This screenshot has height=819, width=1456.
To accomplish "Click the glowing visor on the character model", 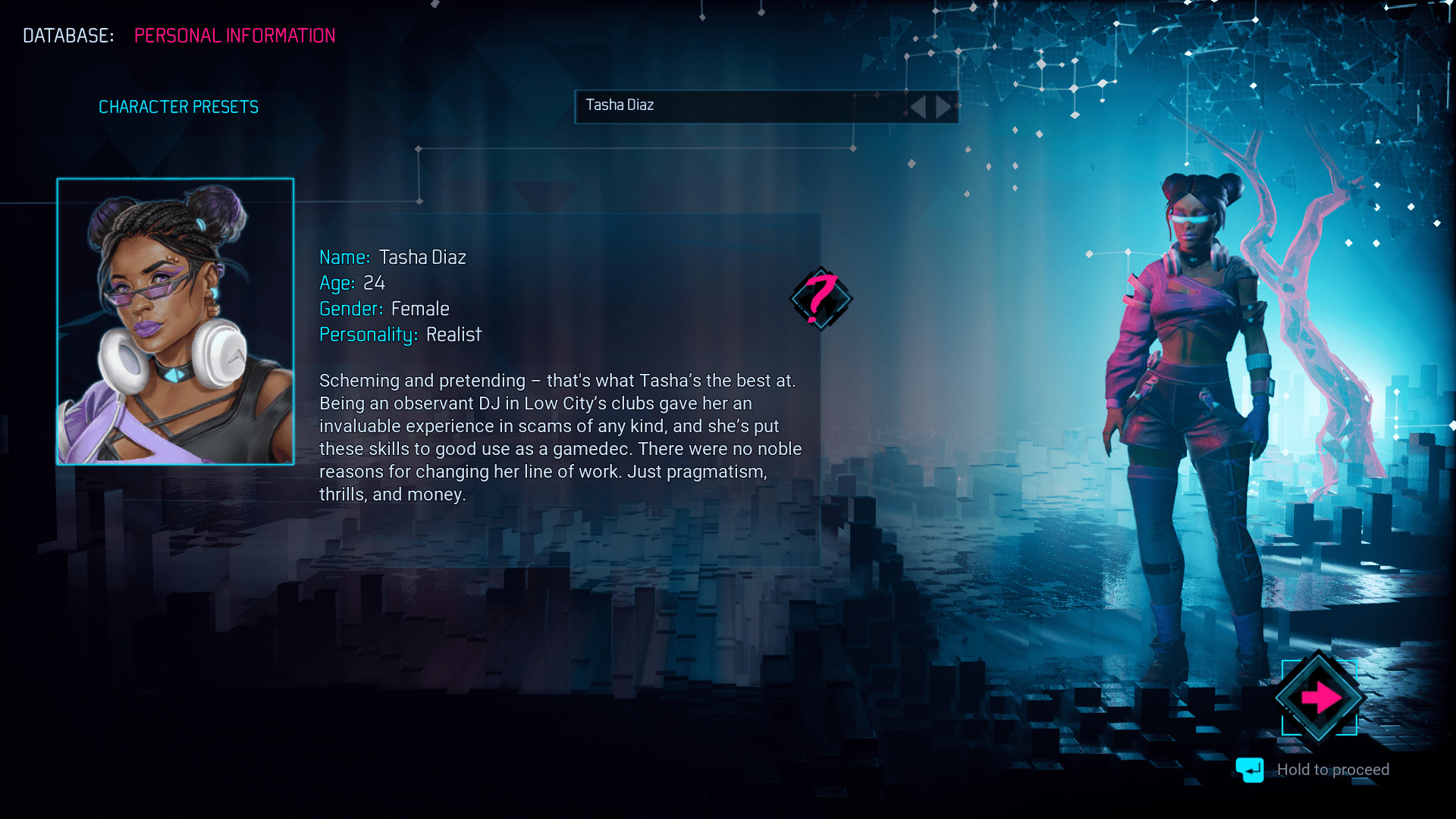I will 1192,218.
